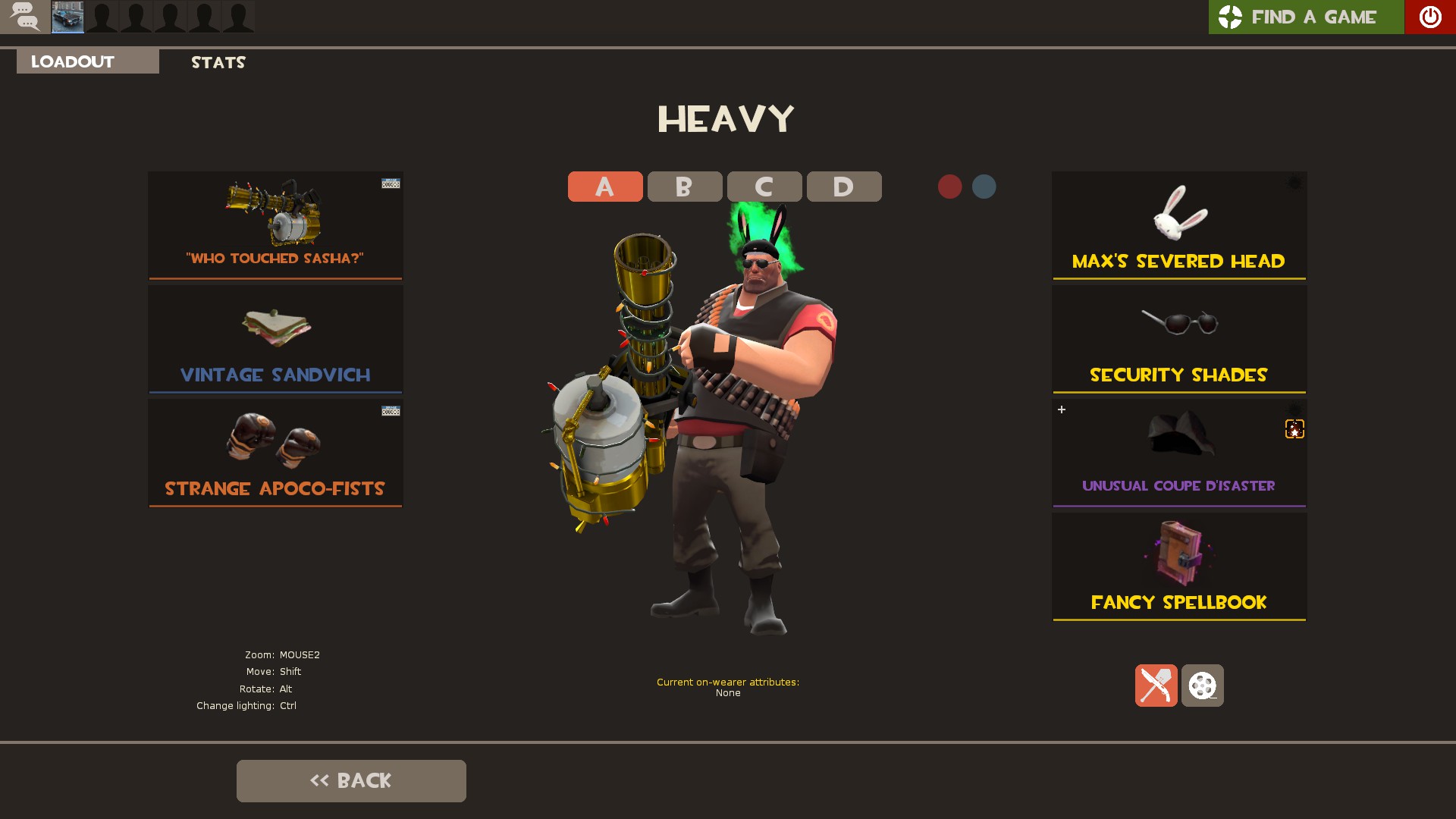Open the chat speech-bubble icon
This screenshot has width=1456, height=819.
coord(25,17)
